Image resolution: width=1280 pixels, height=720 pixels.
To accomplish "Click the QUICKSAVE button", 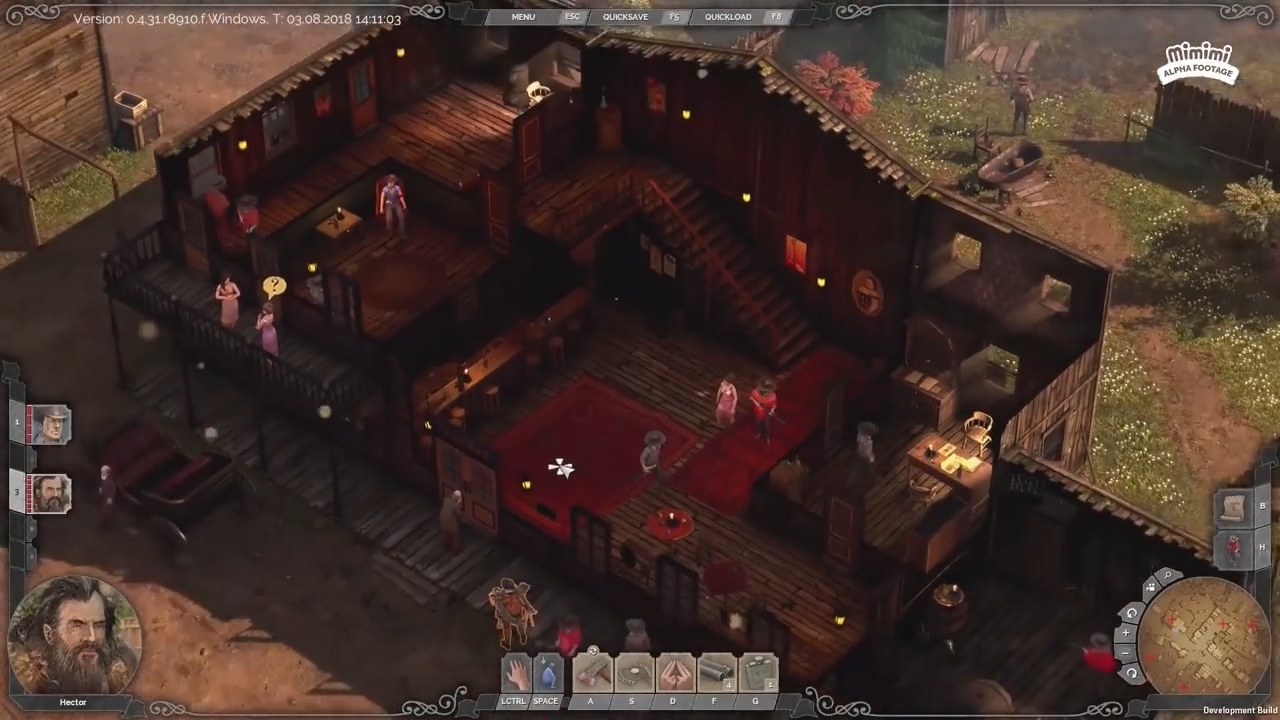I will (x=625, y=17).
